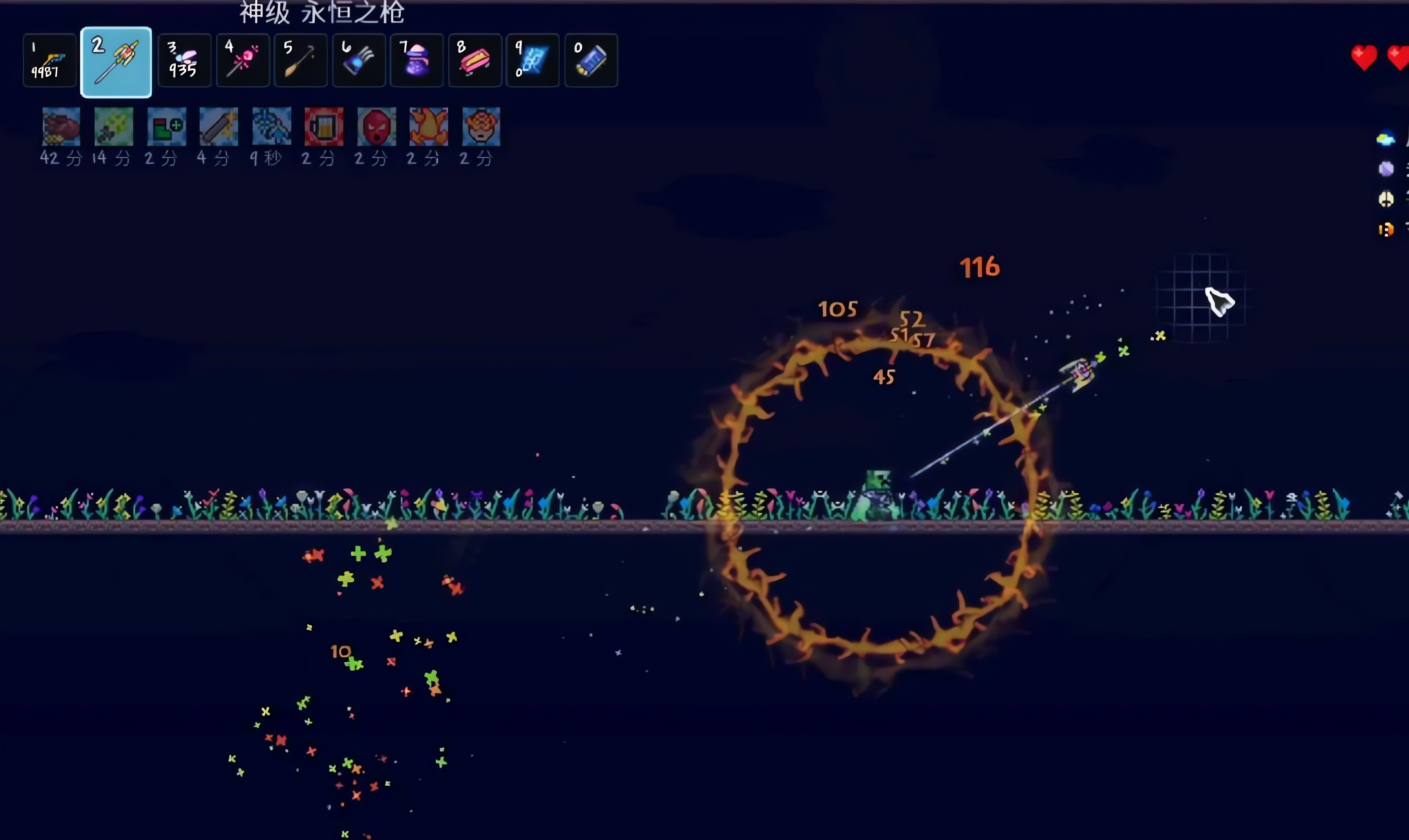Select the blue glove item in slot 6
The image size is (1409, 840).
(359, 61)
